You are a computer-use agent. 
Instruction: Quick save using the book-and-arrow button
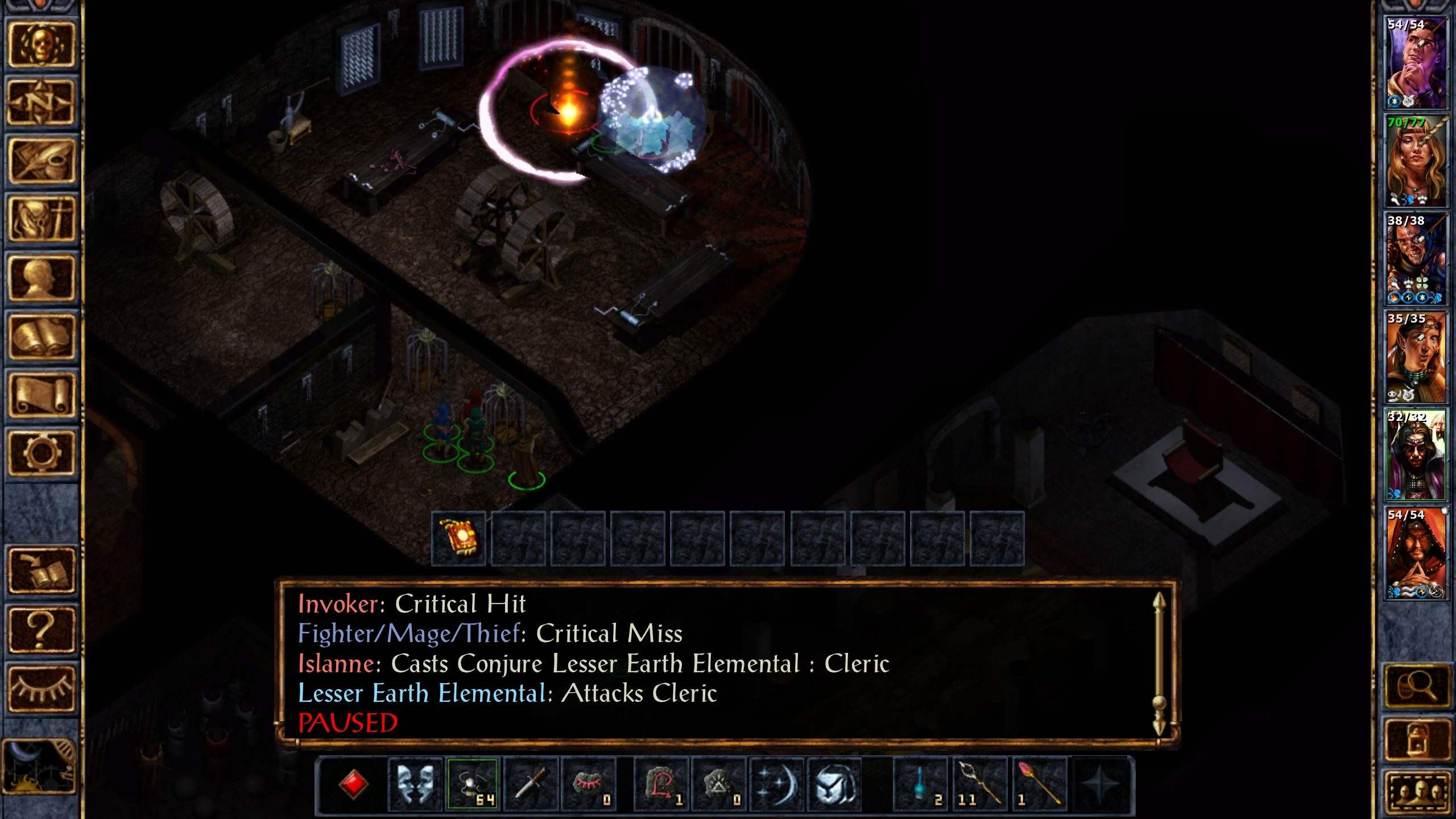coord(41,570)
